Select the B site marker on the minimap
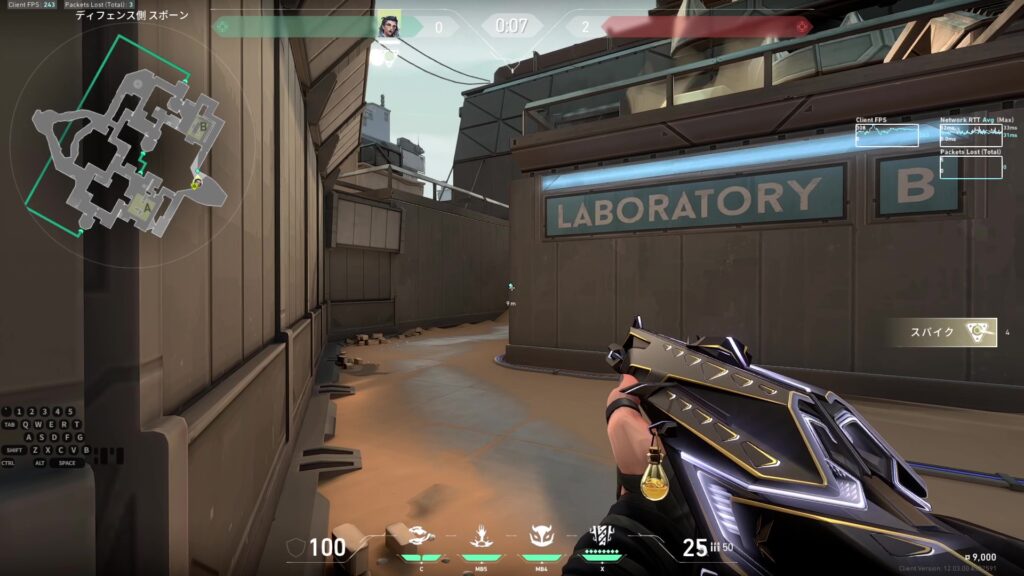The image size is (1024, 576). (203, 127)
